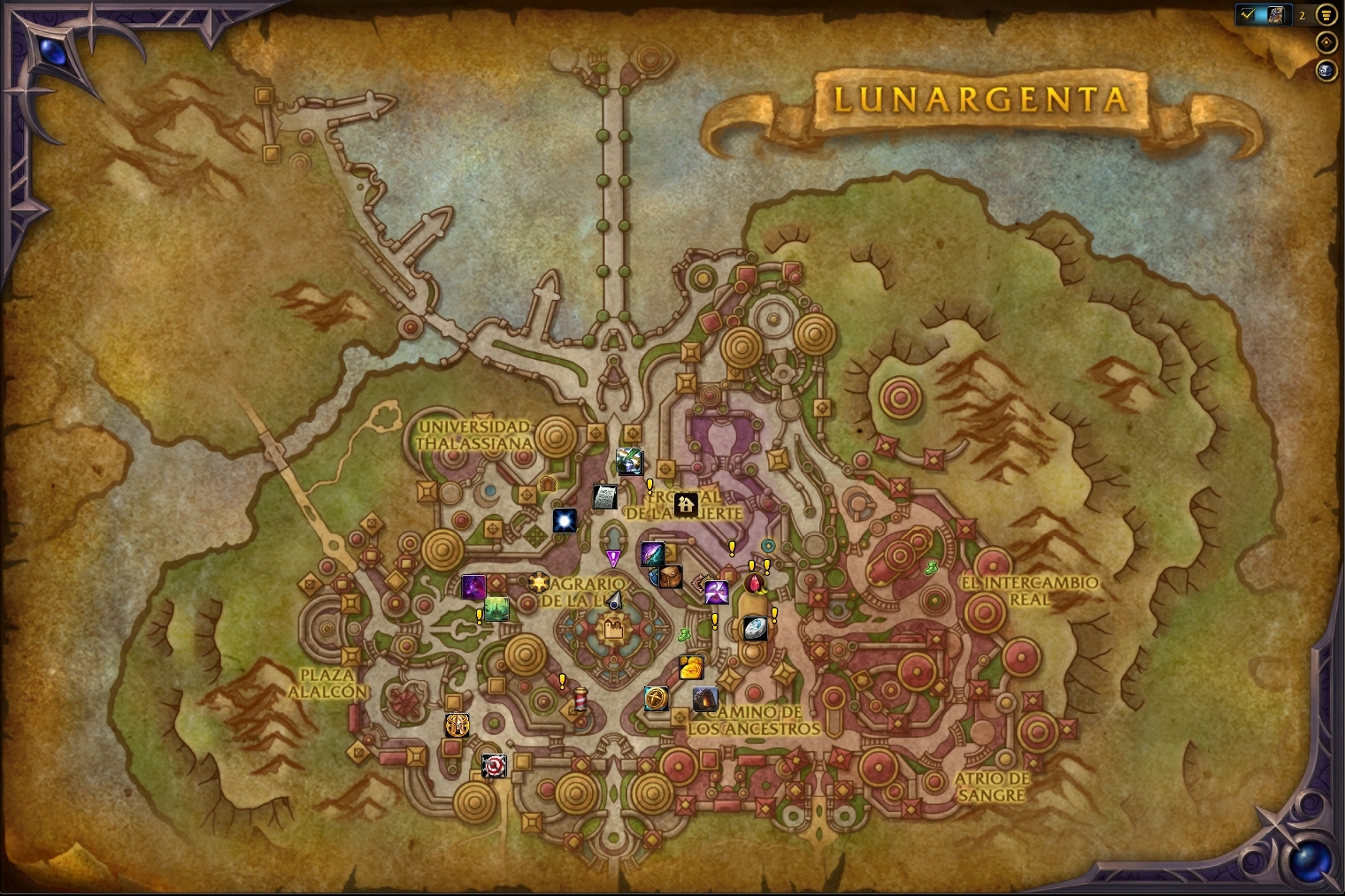
Task: Select the golden helmet map marker
Action: tap(457, 724)
